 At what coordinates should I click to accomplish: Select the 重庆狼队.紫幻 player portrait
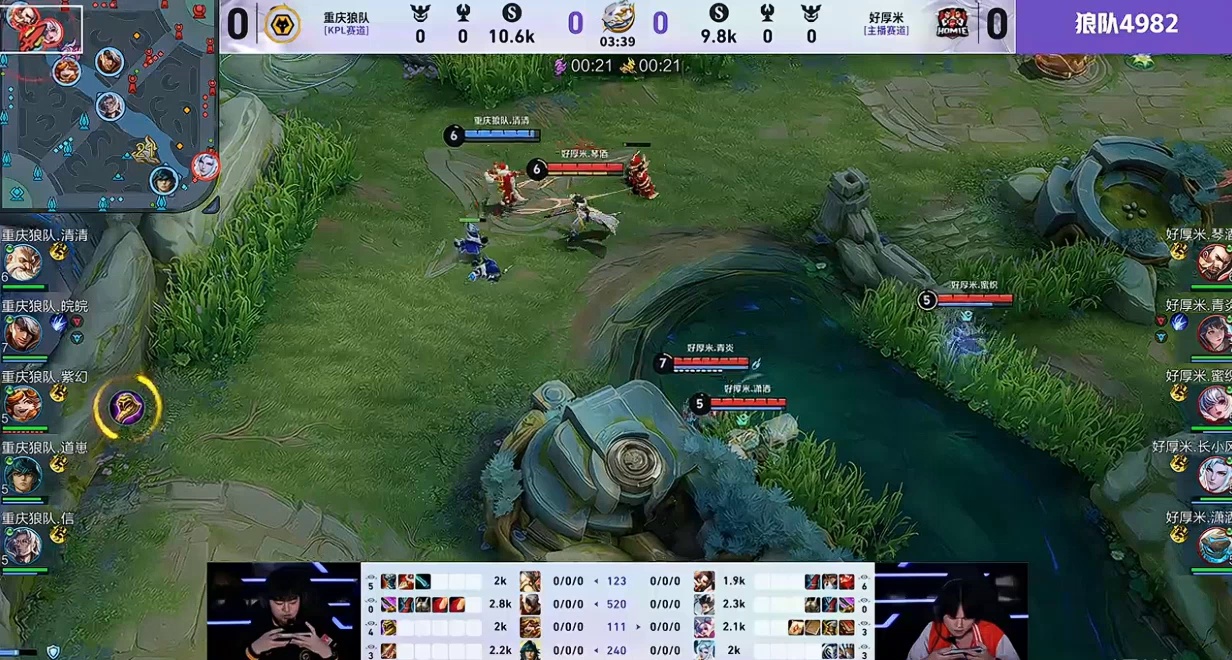22,404
